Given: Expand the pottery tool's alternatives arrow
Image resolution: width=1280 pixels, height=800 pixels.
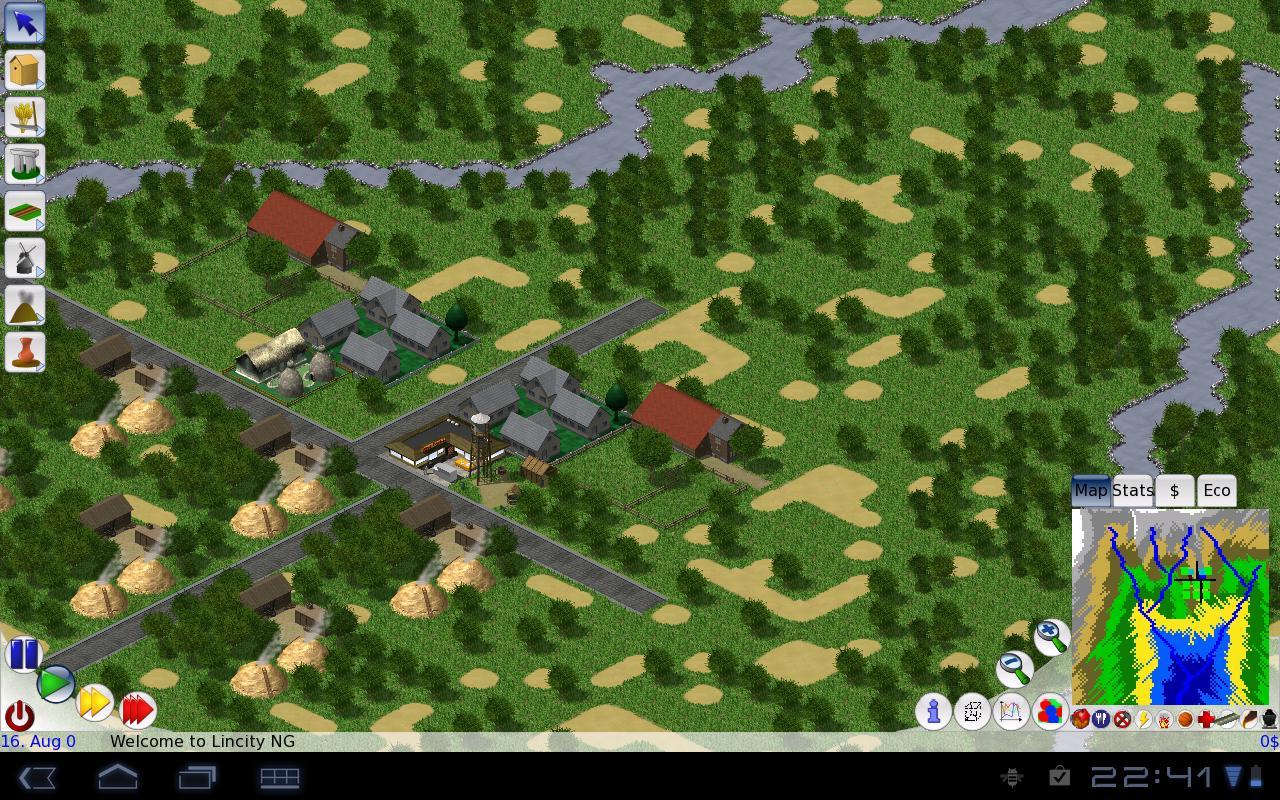Looking at the screenshot, I should pyautogui.click(x=42, y=364).
